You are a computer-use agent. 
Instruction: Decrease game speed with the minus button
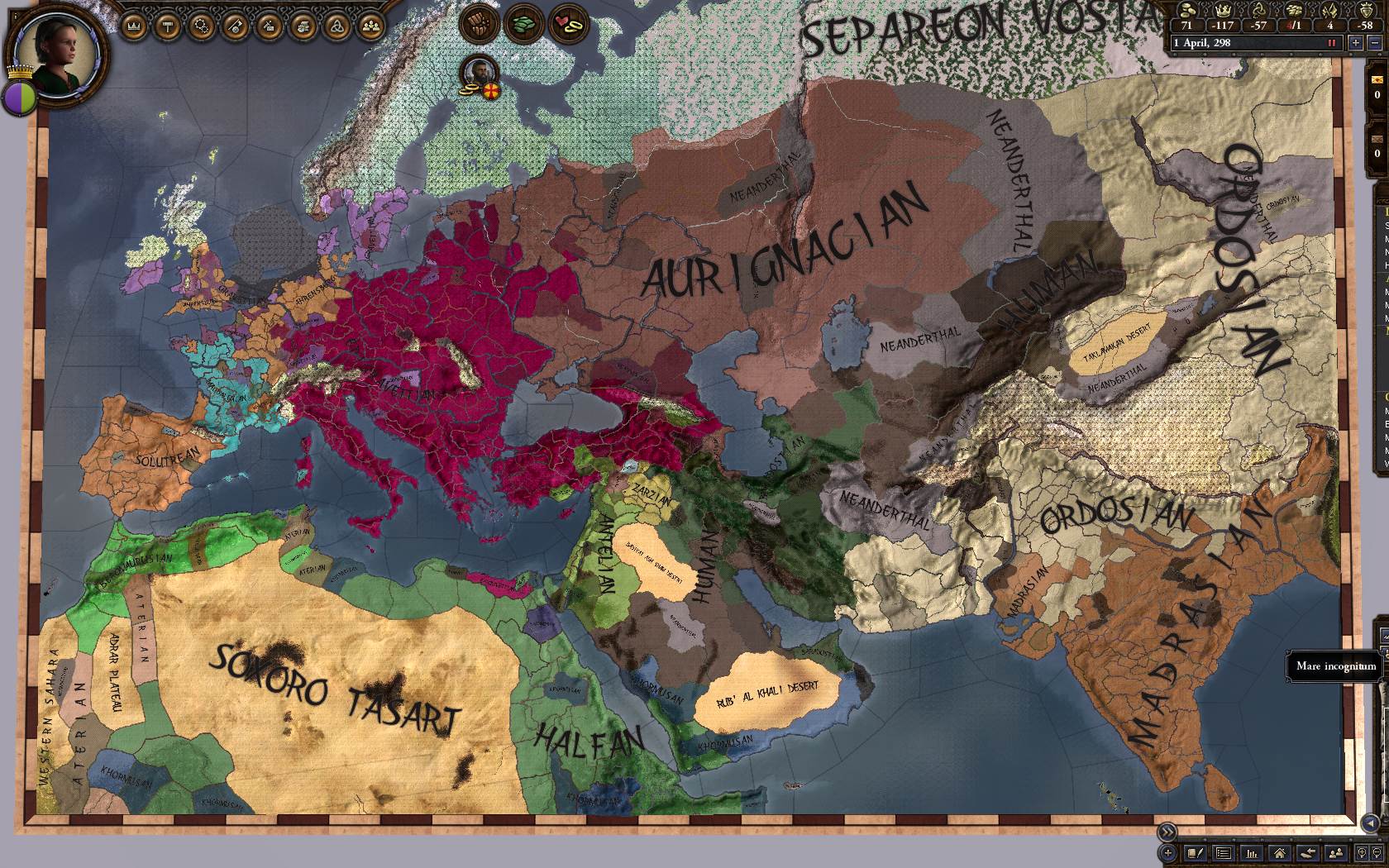(x=1376, y=44)
